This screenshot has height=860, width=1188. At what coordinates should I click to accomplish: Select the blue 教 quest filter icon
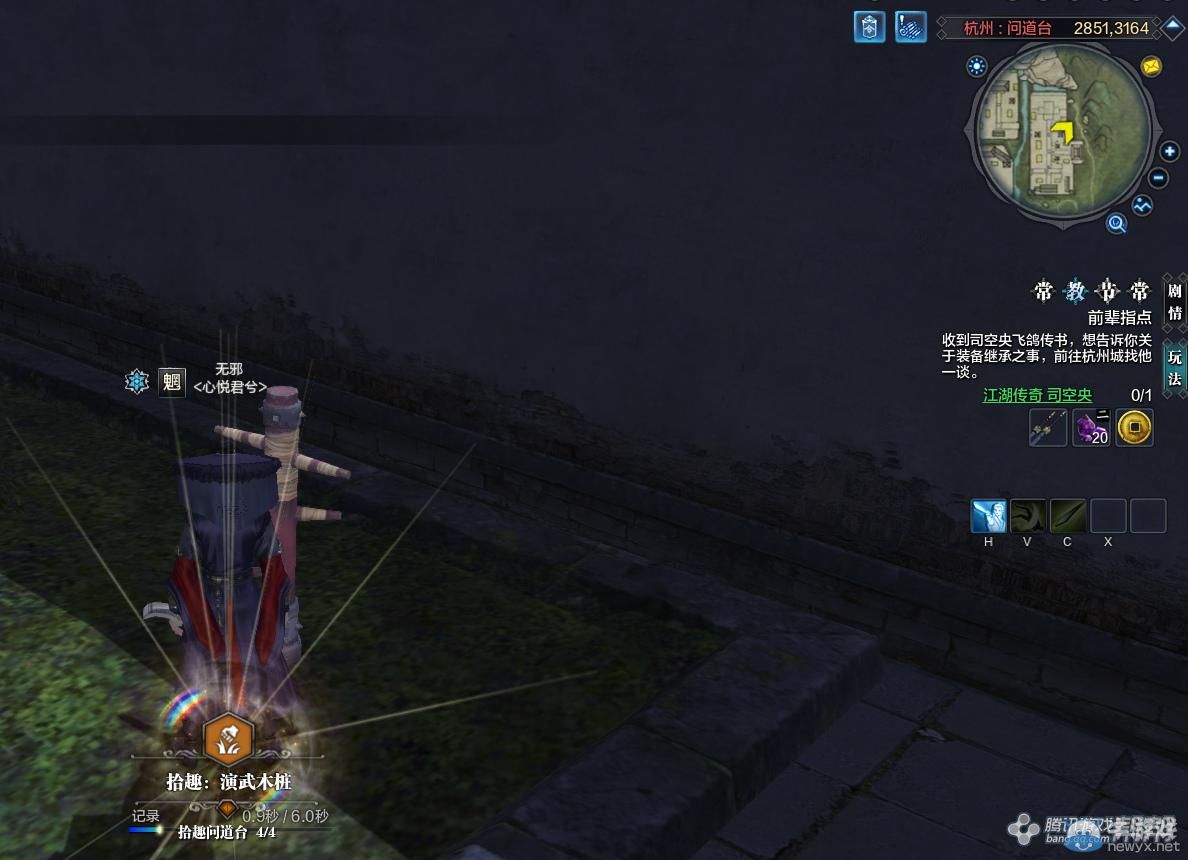1075,292
